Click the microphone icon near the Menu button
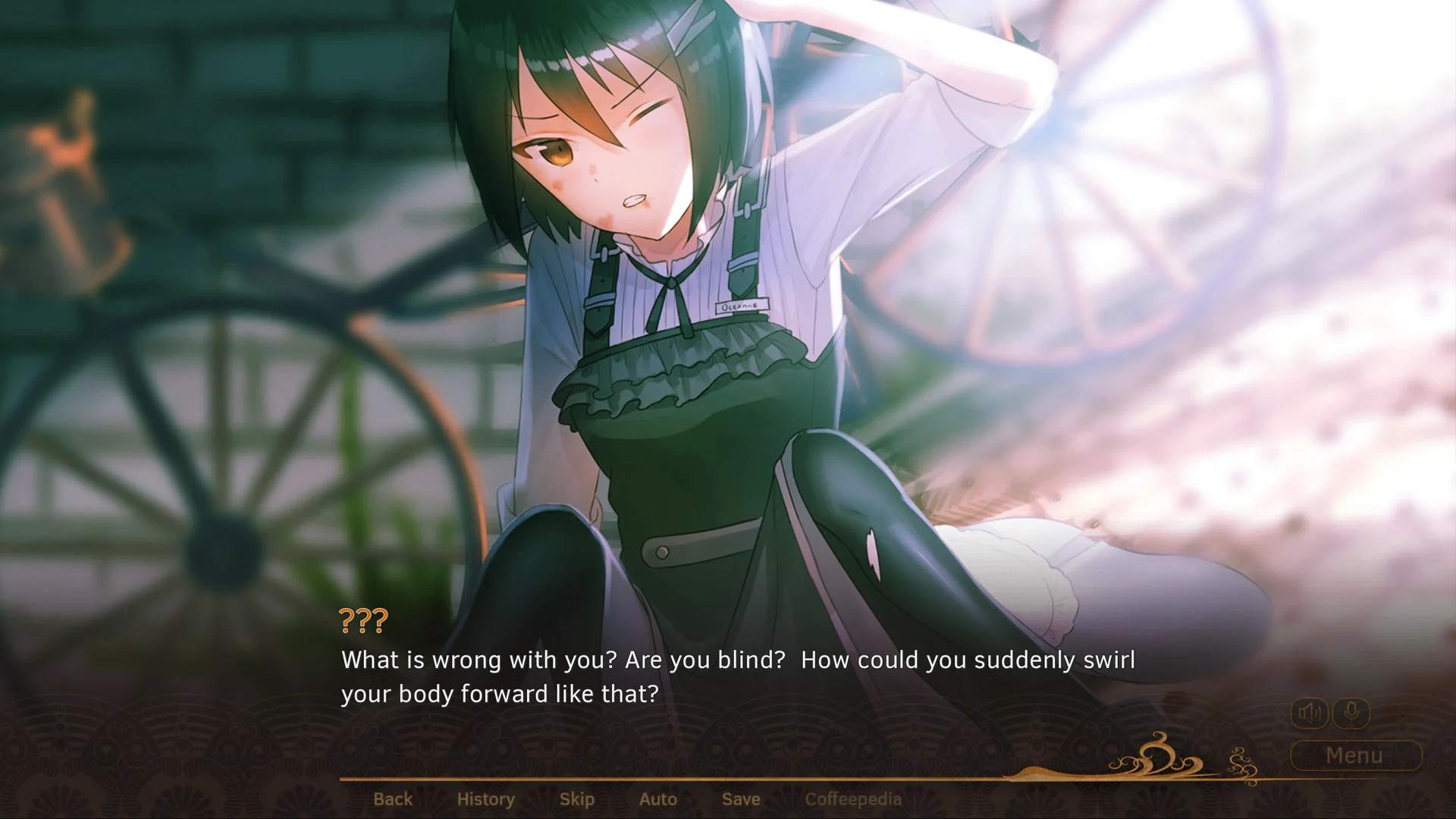The width and height of the screenshot is (1456, 819). (x=1351, y=712)
